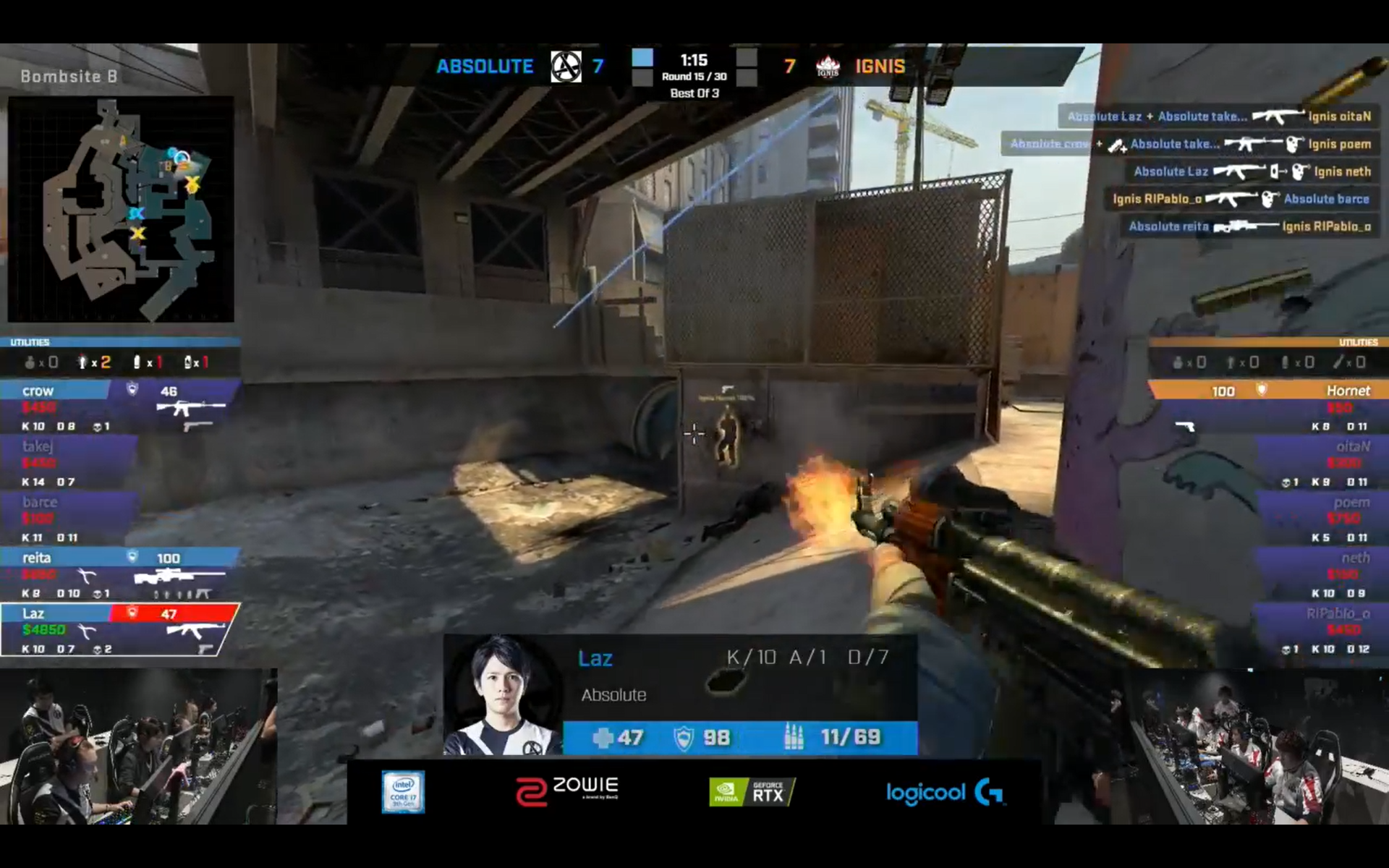1389x868 pixels.
Task: Spectate reita from the player list
Action: point(119,574)
